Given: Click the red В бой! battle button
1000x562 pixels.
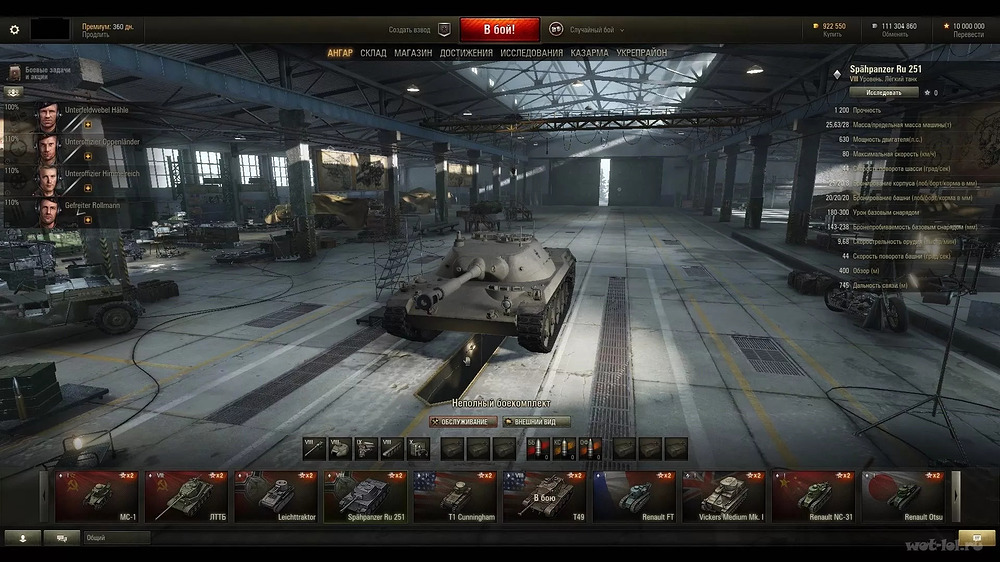Looking at the screenshot, I should point(500,30).
